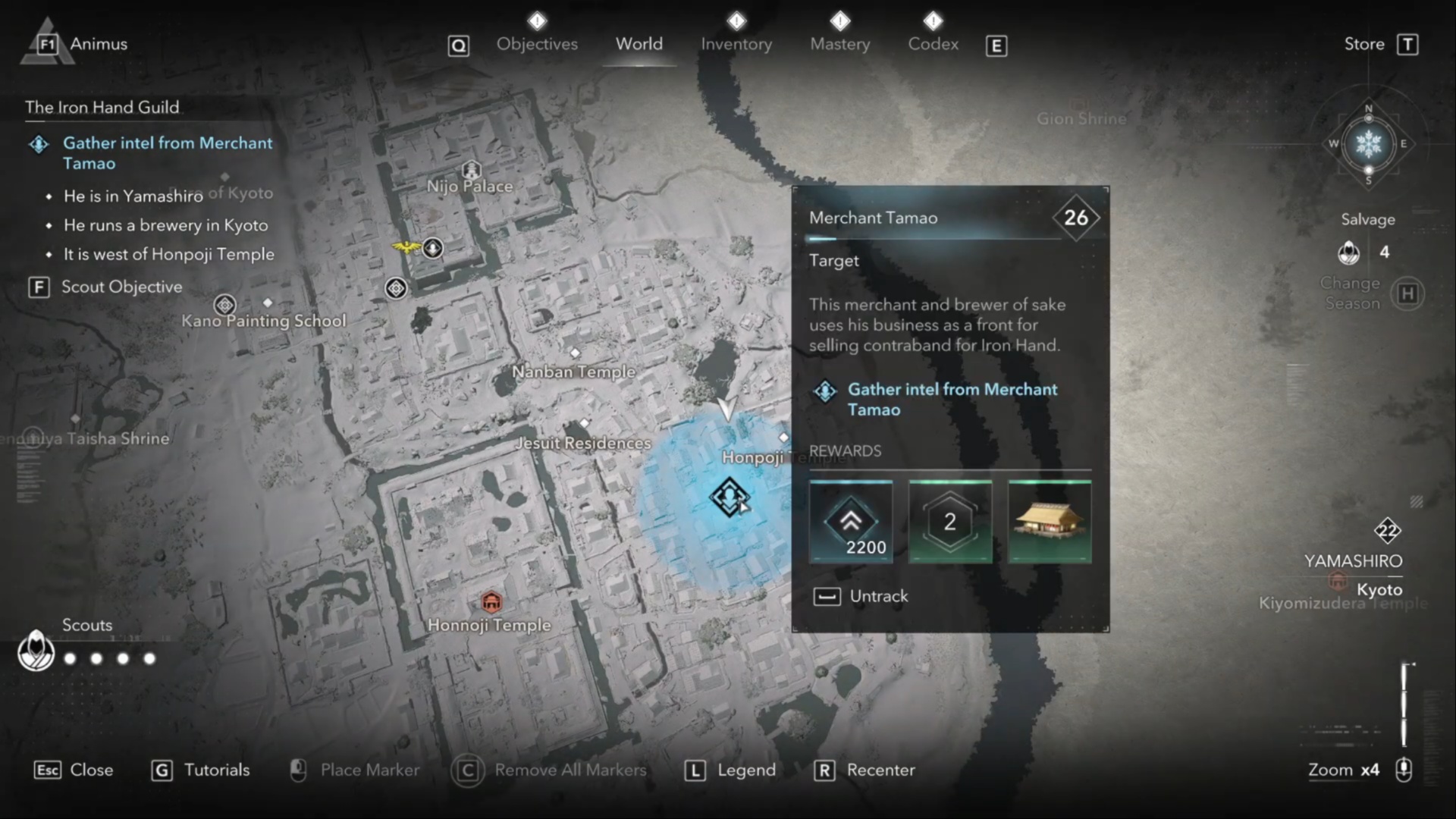
Task: Switch to the Inventory tab
Action: (736, 44)
